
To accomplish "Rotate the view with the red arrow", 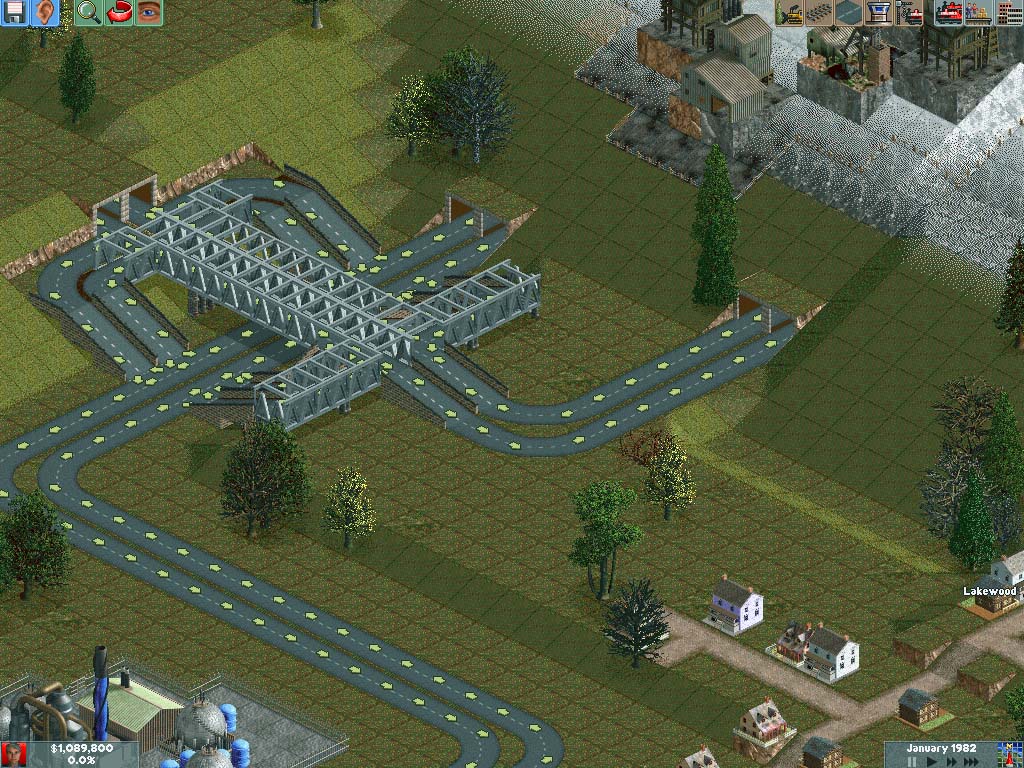I will 119,13.
